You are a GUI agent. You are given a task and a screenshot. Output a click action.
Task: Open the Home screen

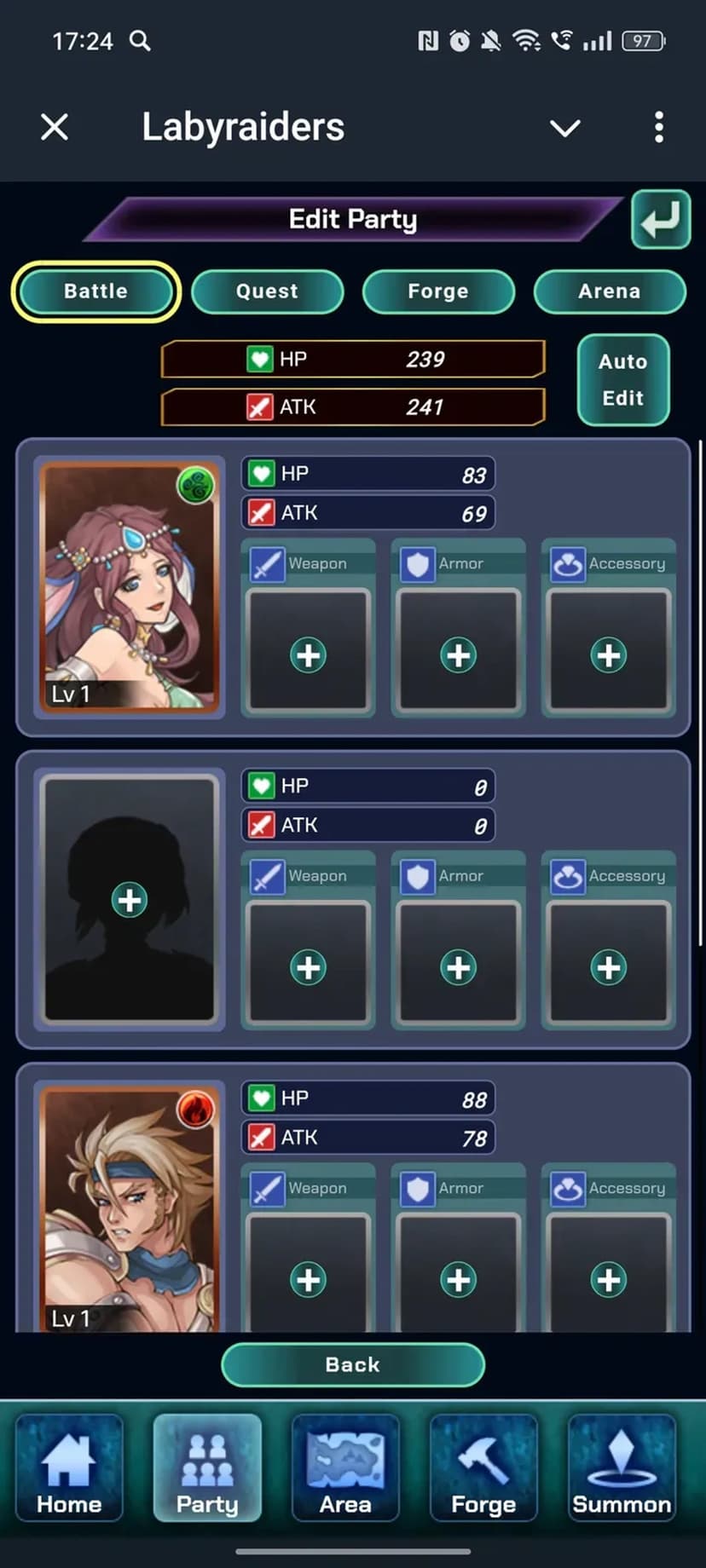(x=69, y=1467)
